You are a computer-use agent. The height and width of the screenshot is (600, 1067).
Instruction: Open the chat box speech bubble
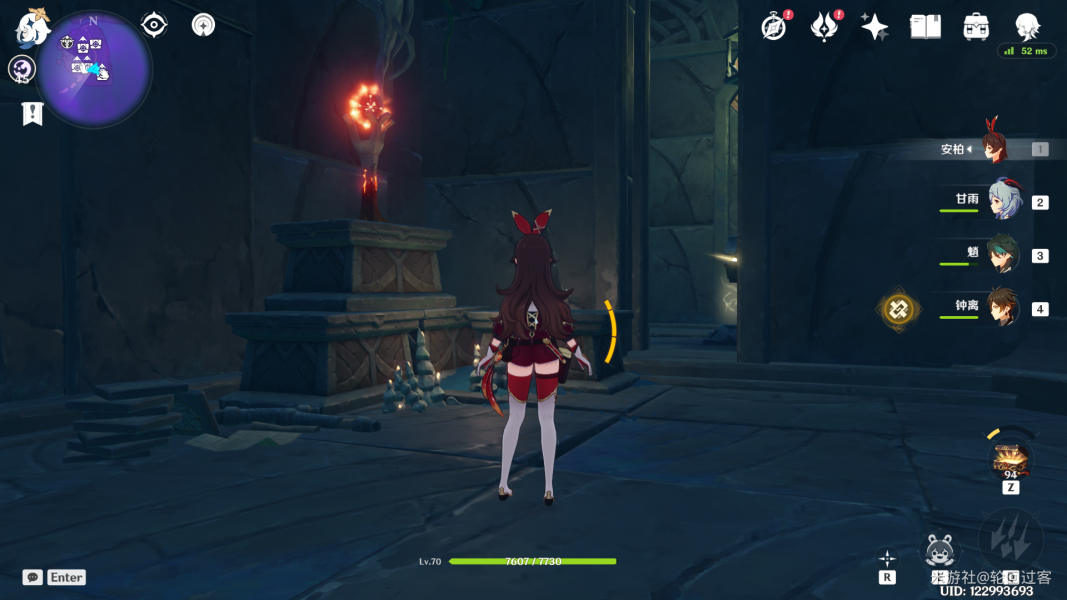point(33,577)
